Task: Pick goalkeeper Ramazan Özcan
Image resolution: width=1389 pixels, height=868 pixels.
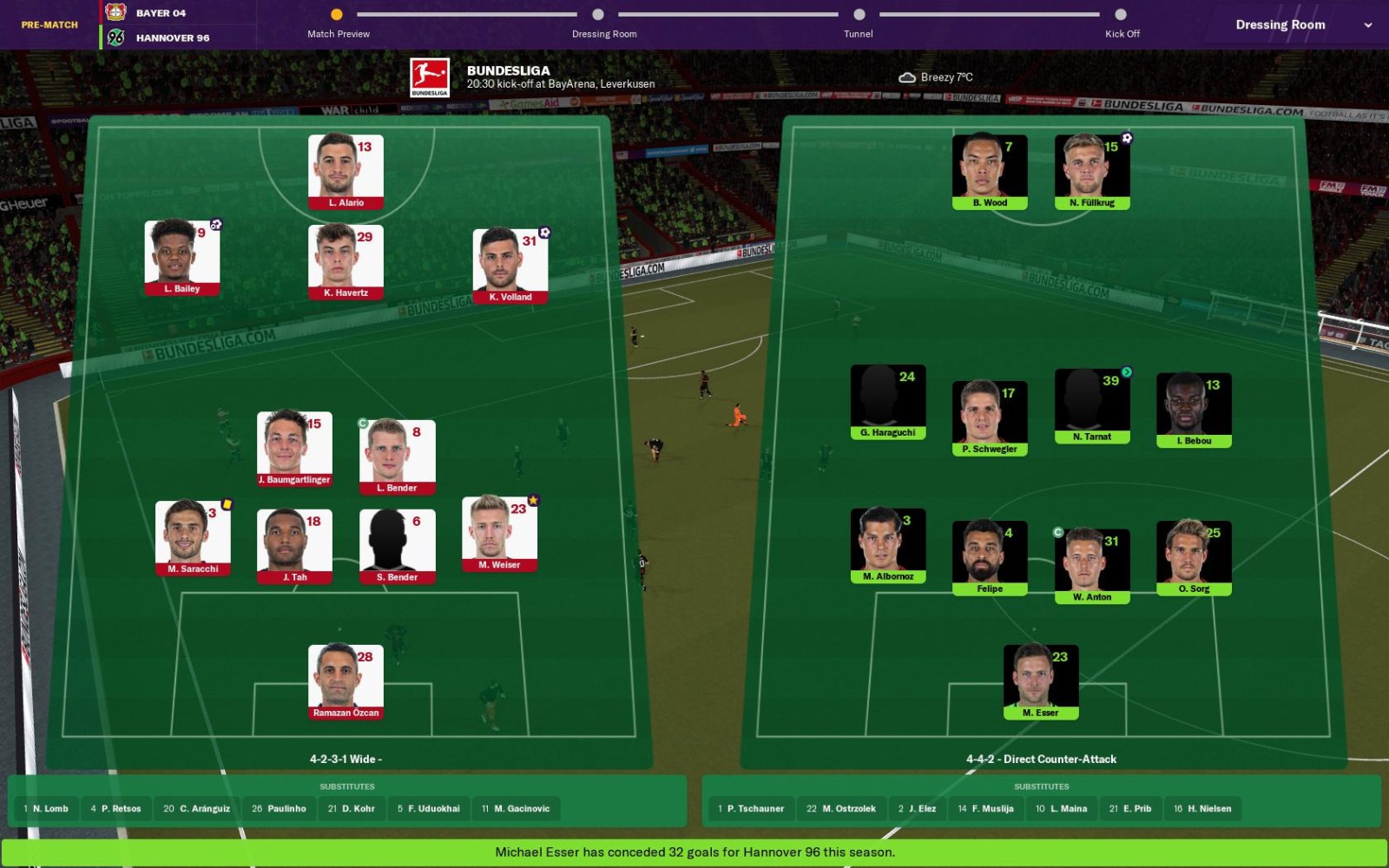Action: (346, 681)
